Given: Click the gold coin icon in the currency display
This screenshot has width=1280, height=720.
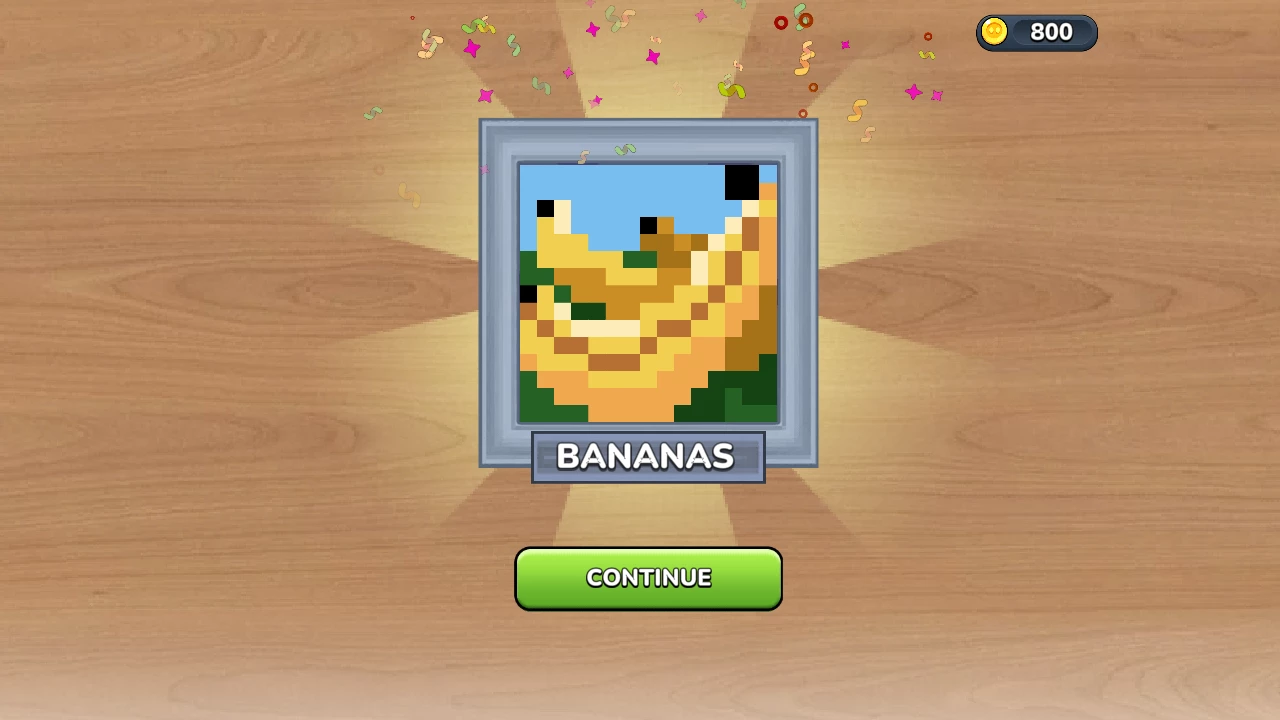Looking at the screenshot, I should point(992,32).
